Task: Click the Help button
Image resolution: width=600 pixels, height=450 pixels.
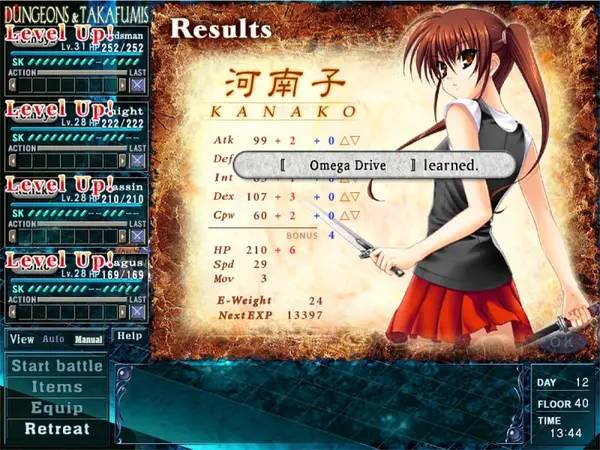Action: click(x=128, y=336)
